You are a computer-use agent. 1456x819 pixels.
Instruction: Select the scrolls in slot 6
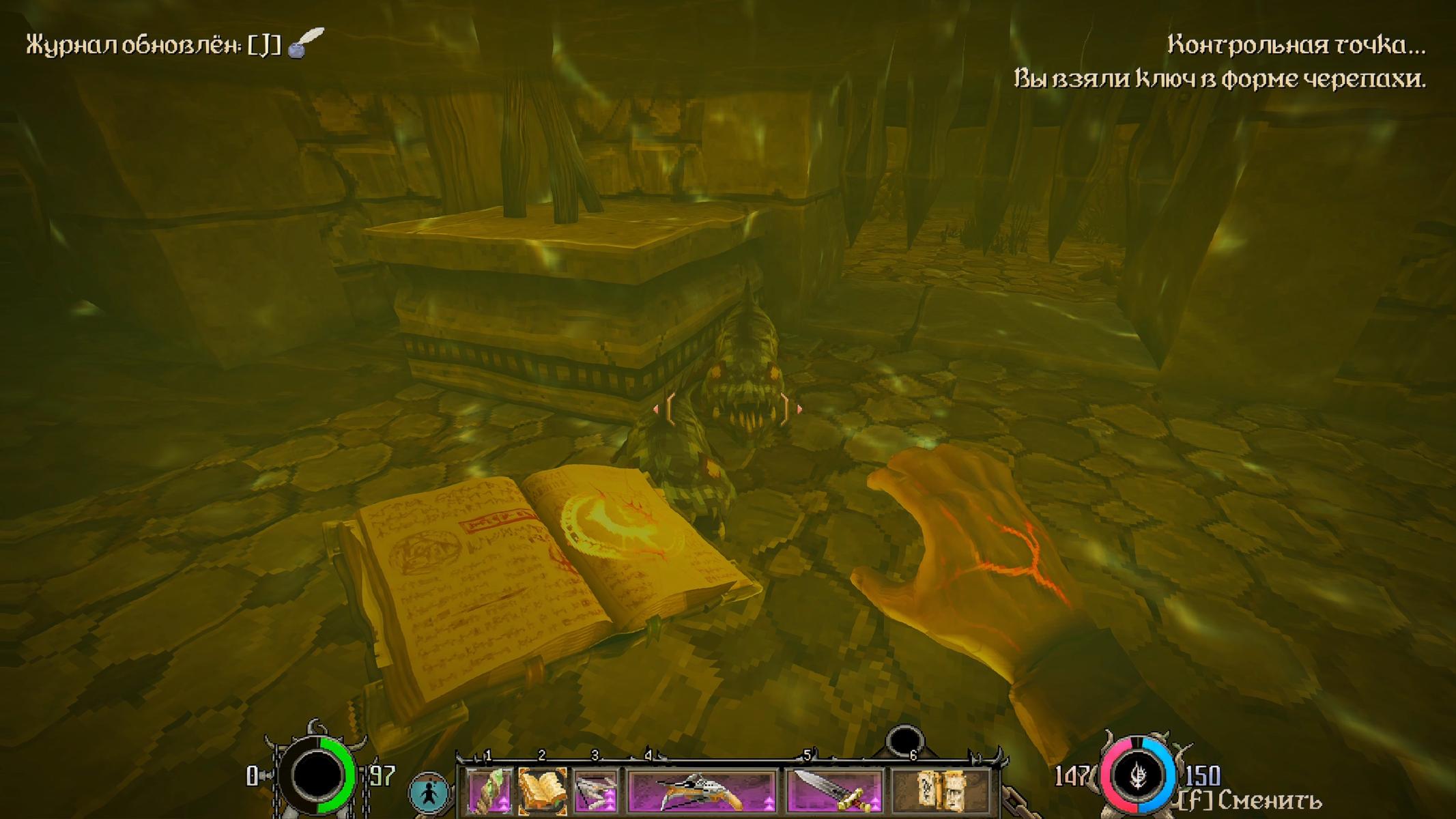[x=942, y=792]
